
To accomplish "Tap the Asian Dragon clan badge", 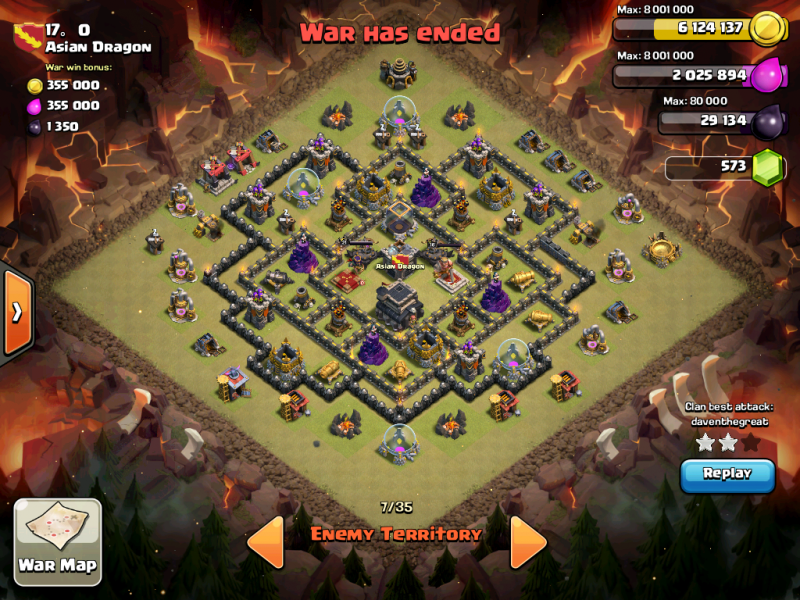I will [27, 36].
